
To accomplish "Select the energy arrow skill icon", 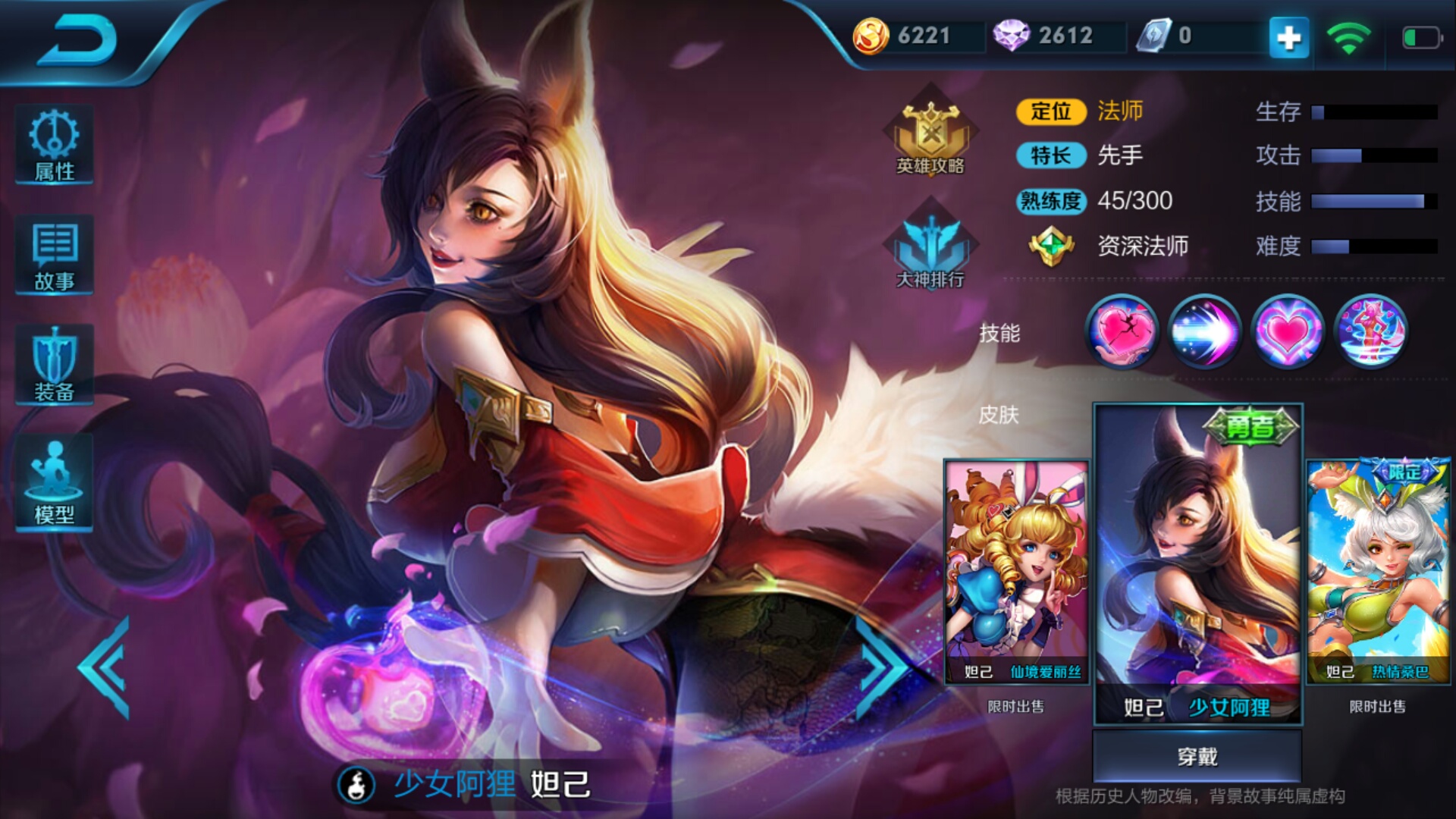I will pos(1204,331).
